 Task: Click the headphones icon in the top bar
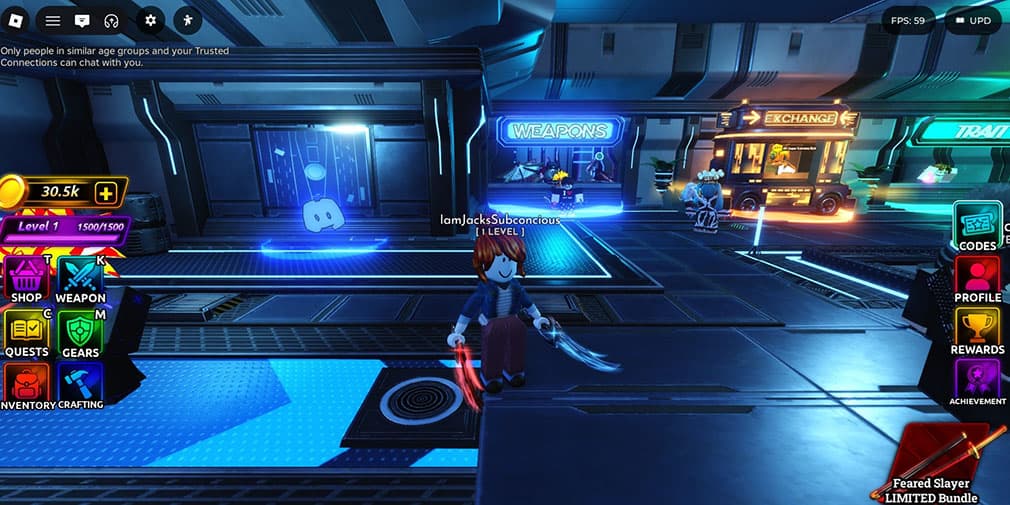(111, 20)
